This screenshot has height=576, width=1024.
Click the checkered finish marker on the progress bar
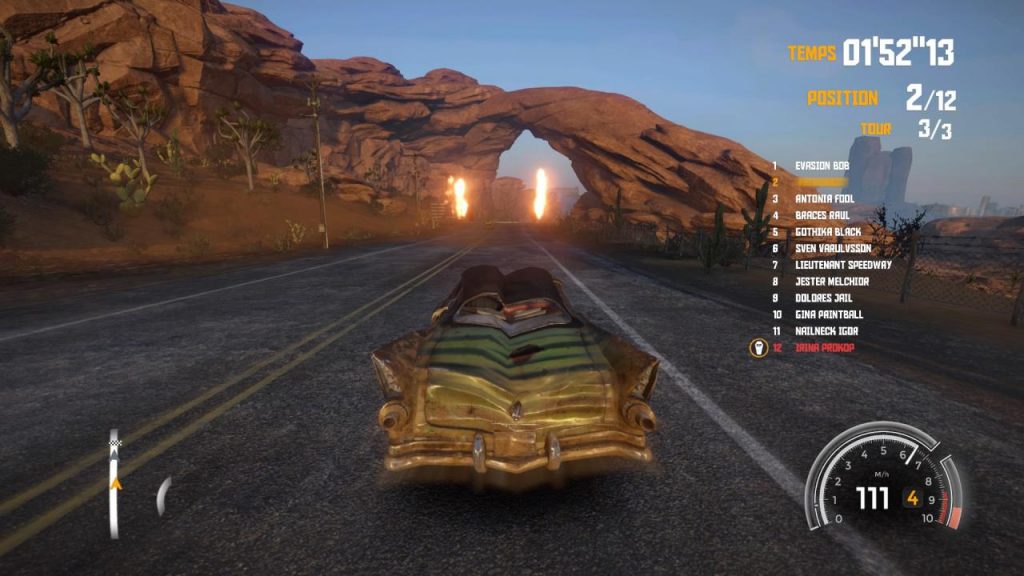point(114,441)
